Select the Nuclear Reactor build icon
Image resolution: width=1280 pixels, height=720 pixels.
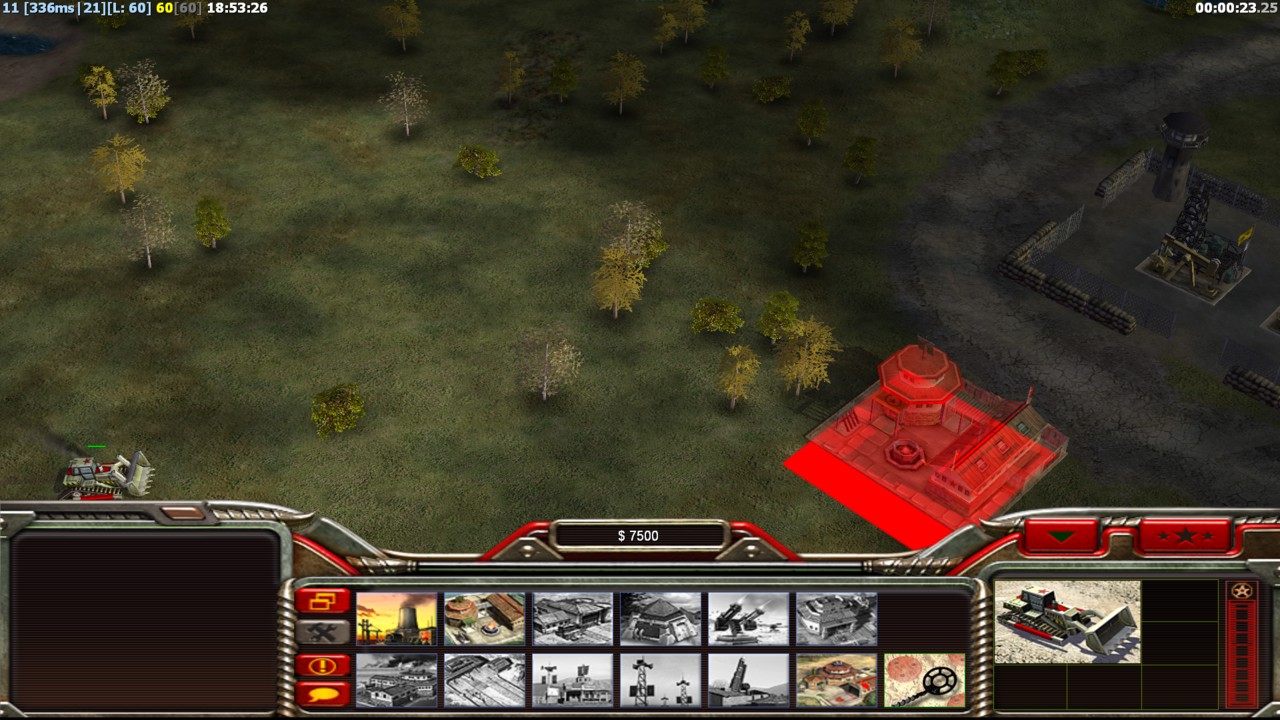pyautogui.click(x=397, y=619)
